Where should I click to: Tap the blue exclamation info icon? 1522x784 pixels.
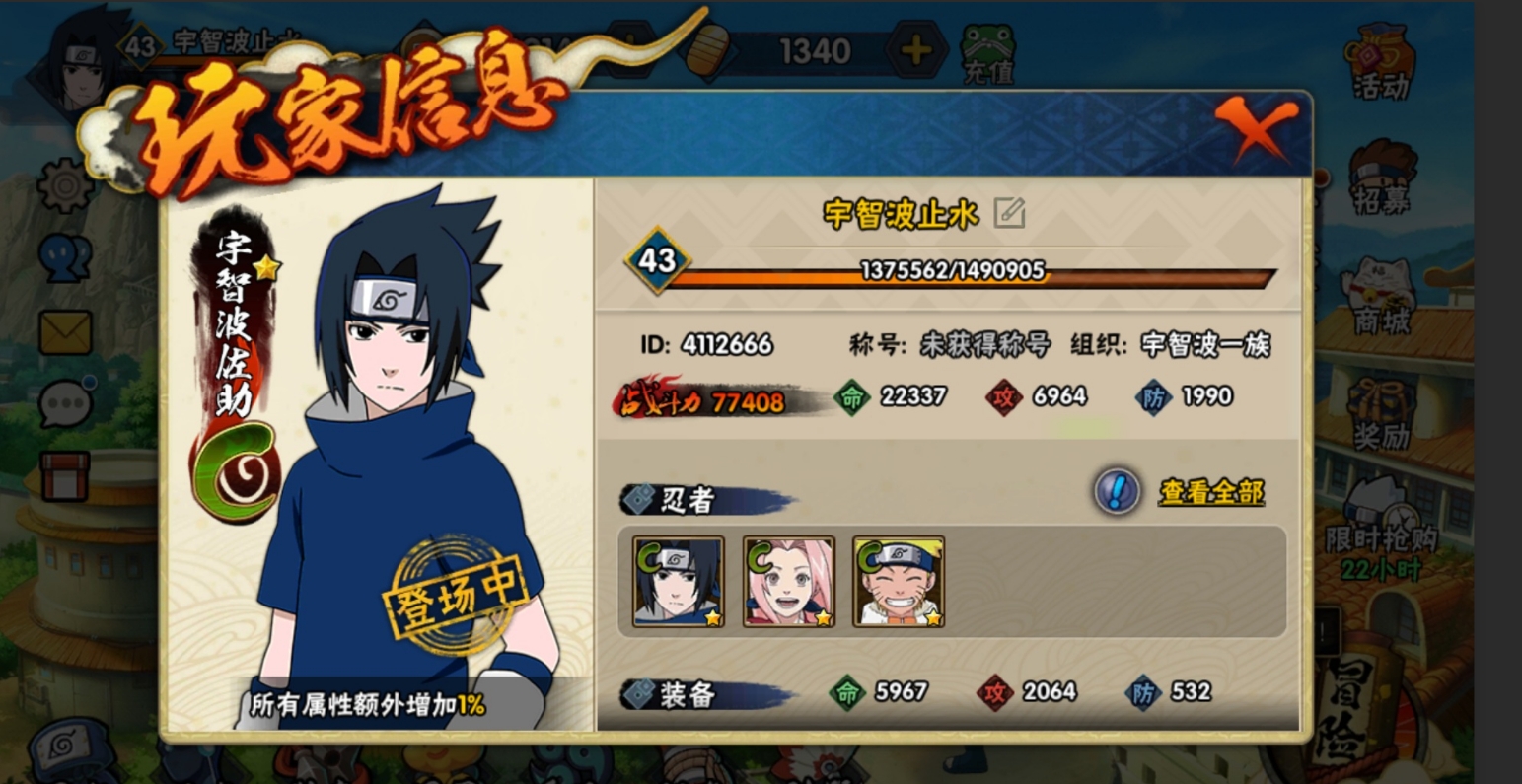click(1118, 490)
